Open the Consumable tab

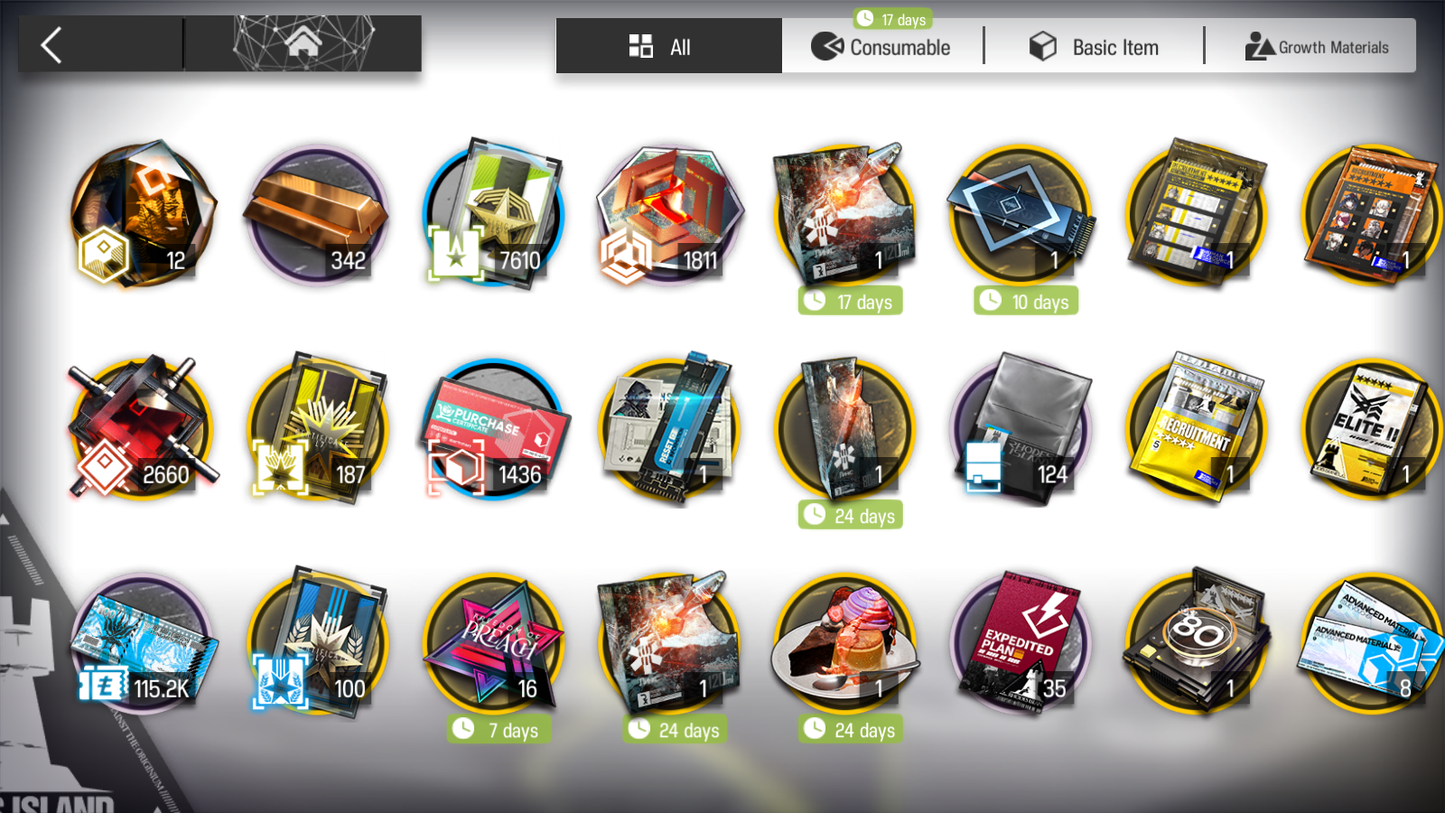pyautogui.click(x=882, y=47)
